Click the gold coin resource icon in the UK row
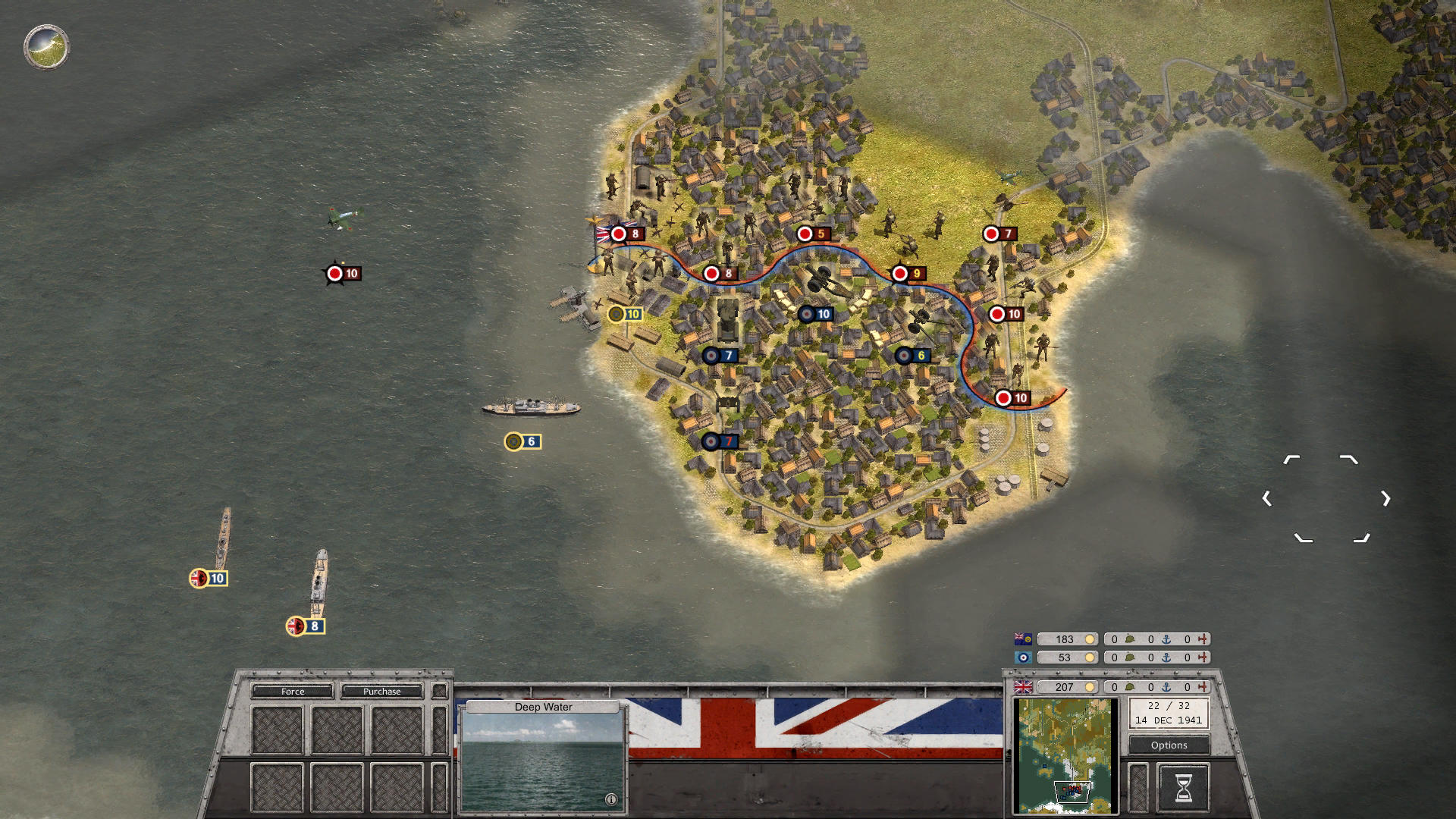The height and width of the screenshot is (819, 1456). coord(1090,687)
